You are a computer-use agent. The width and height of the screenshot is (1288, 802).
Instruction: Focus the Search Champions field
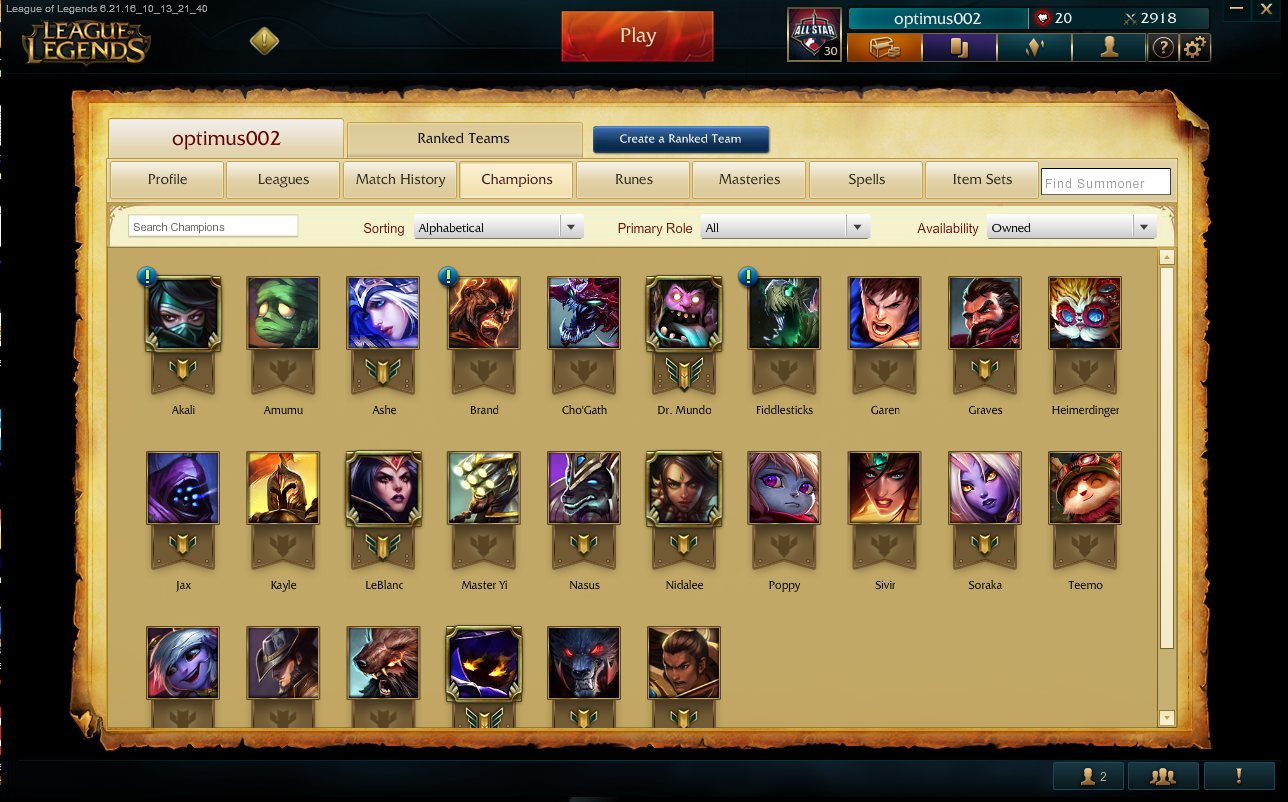[x=213, y=227]
